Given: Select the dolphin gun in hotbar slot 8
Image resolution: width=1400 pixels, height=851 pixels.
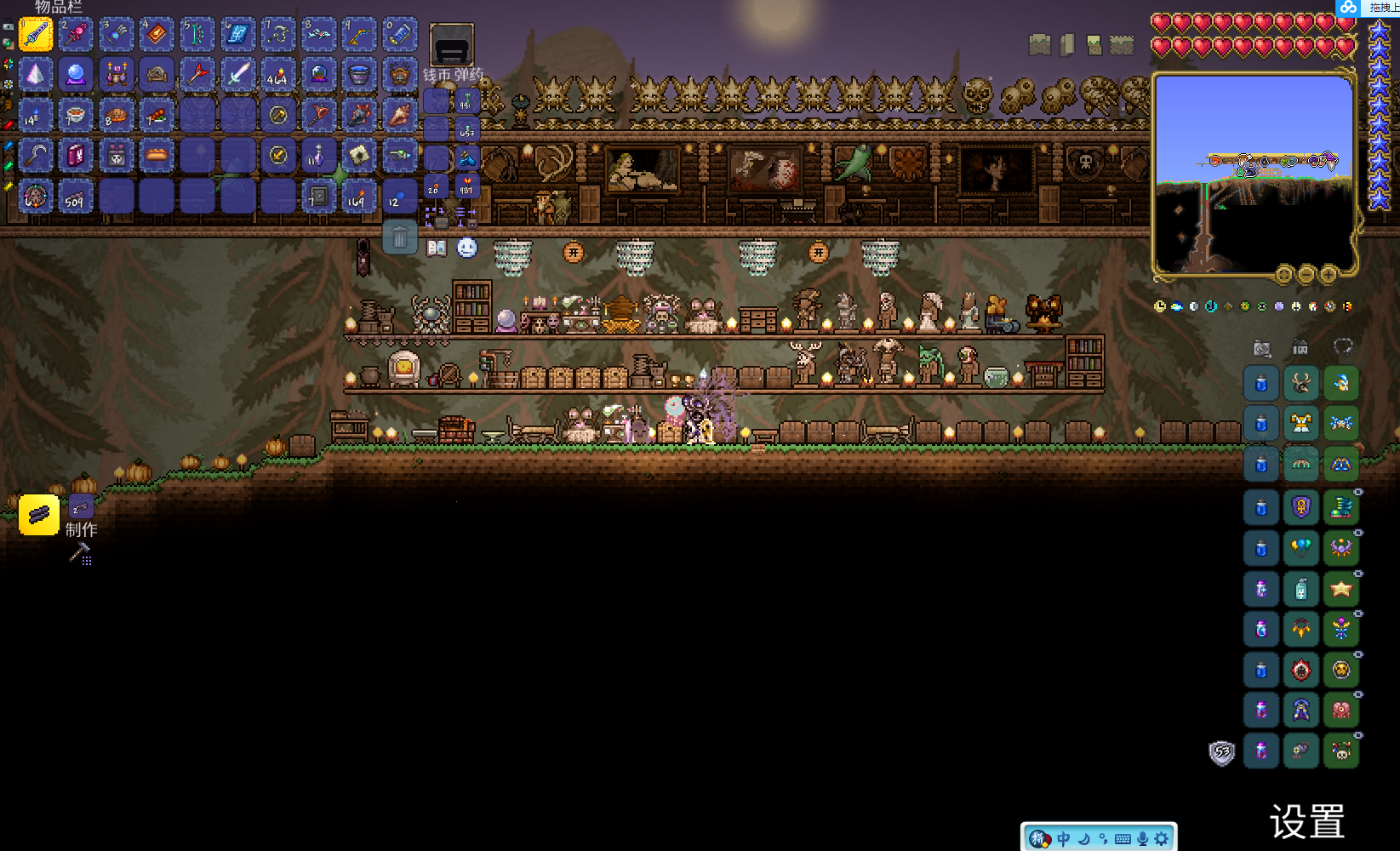Looking at the screenshot, I should (318, 34).
